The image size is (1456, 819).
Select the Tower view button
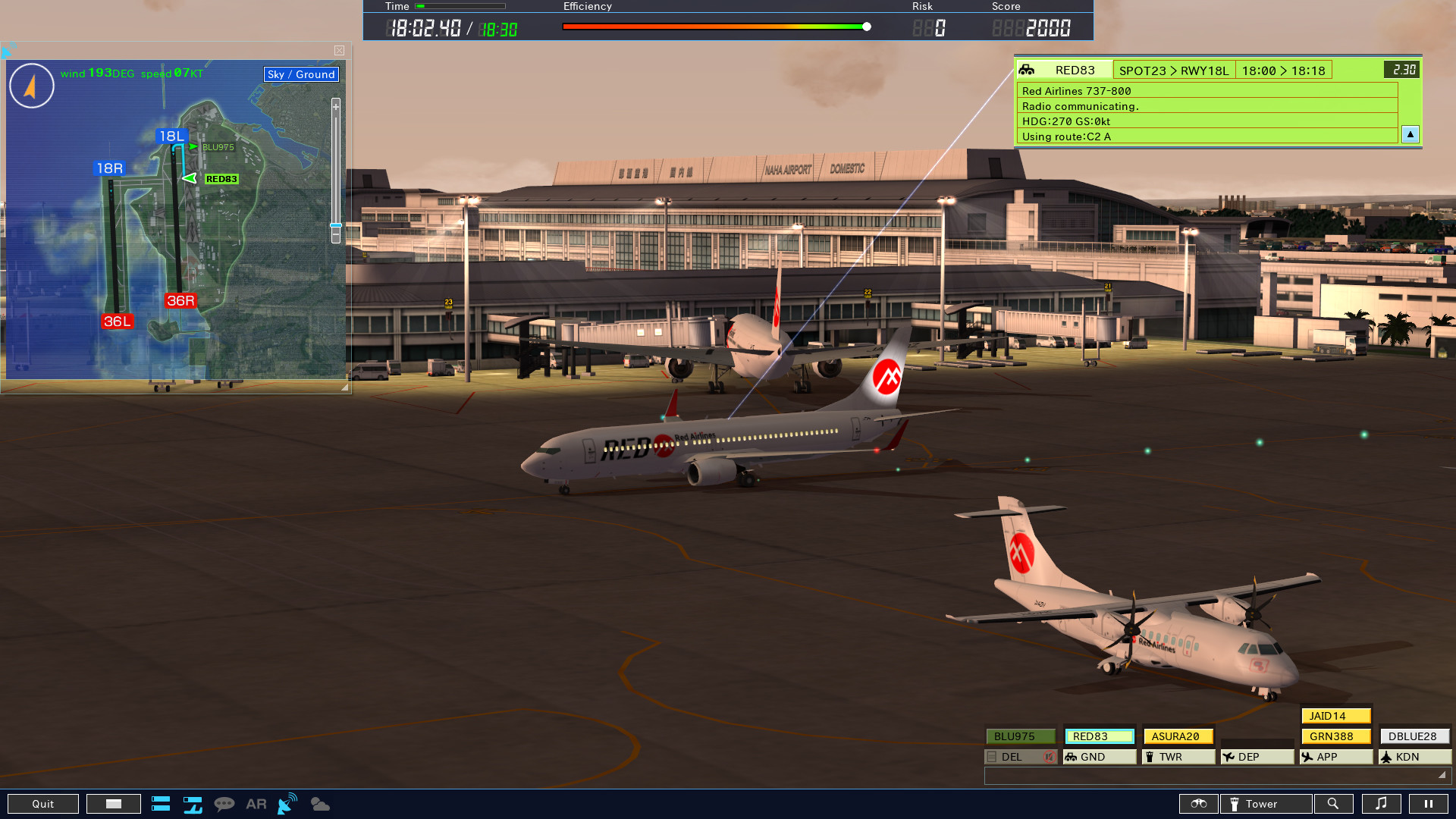coord(1265,803)
